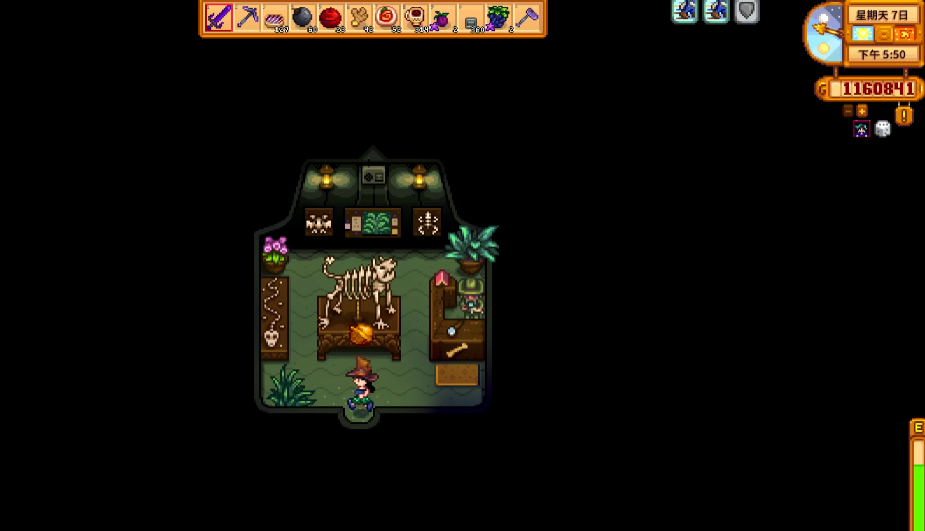Pick the small purple fruit slot
Screen dimensions: 925x531
[442, 18]
